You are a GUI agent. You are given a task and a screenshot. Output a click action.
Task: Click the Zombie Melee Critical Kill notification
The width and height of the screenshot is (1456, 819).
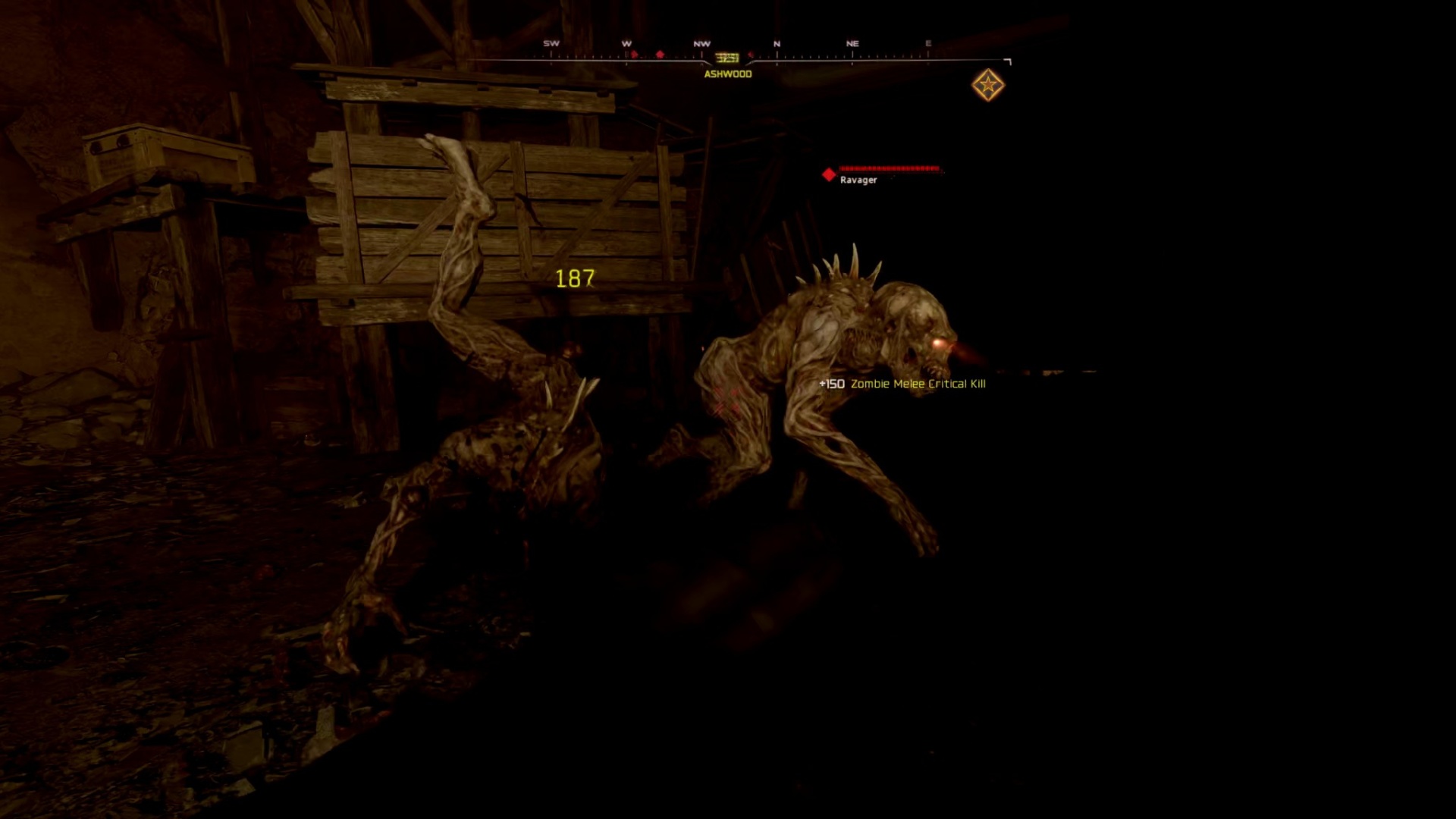[x=919, y=385]
